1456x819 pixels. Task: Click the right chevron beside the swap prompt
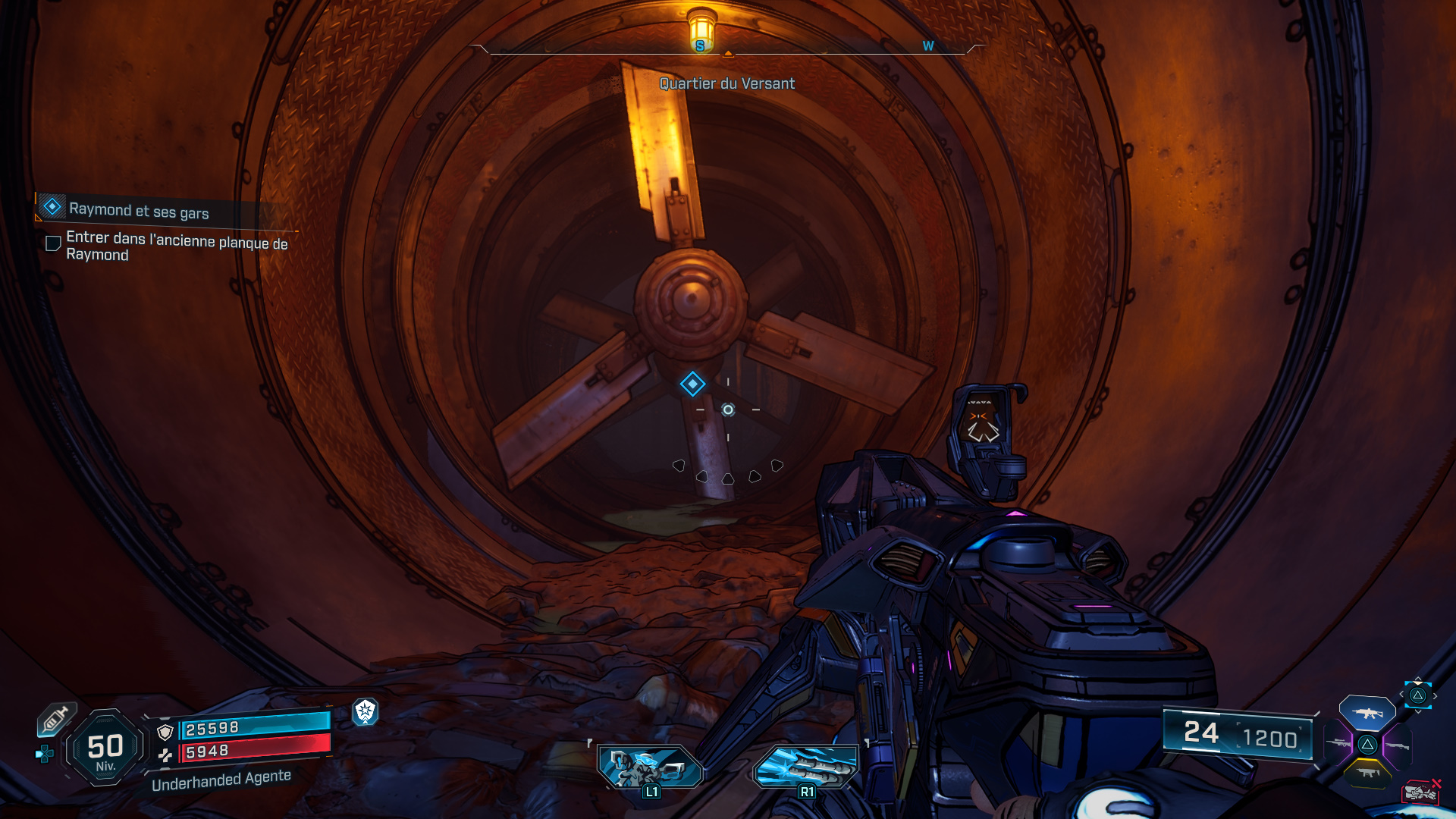click(1435, 695)
